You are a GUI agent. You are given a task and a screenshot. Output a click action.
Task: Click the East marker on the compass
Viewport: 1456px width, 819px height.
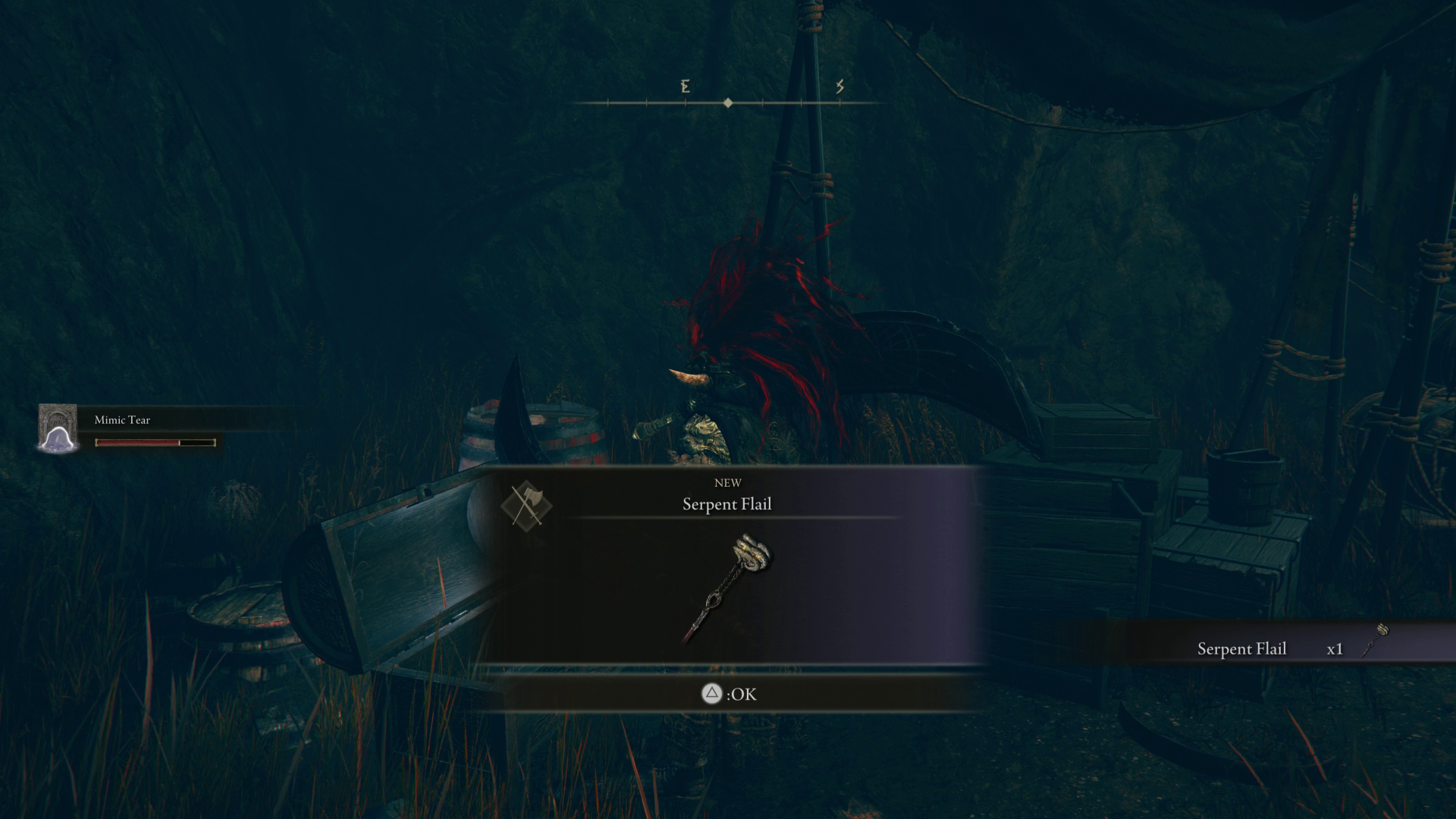[x=685, y=88]
